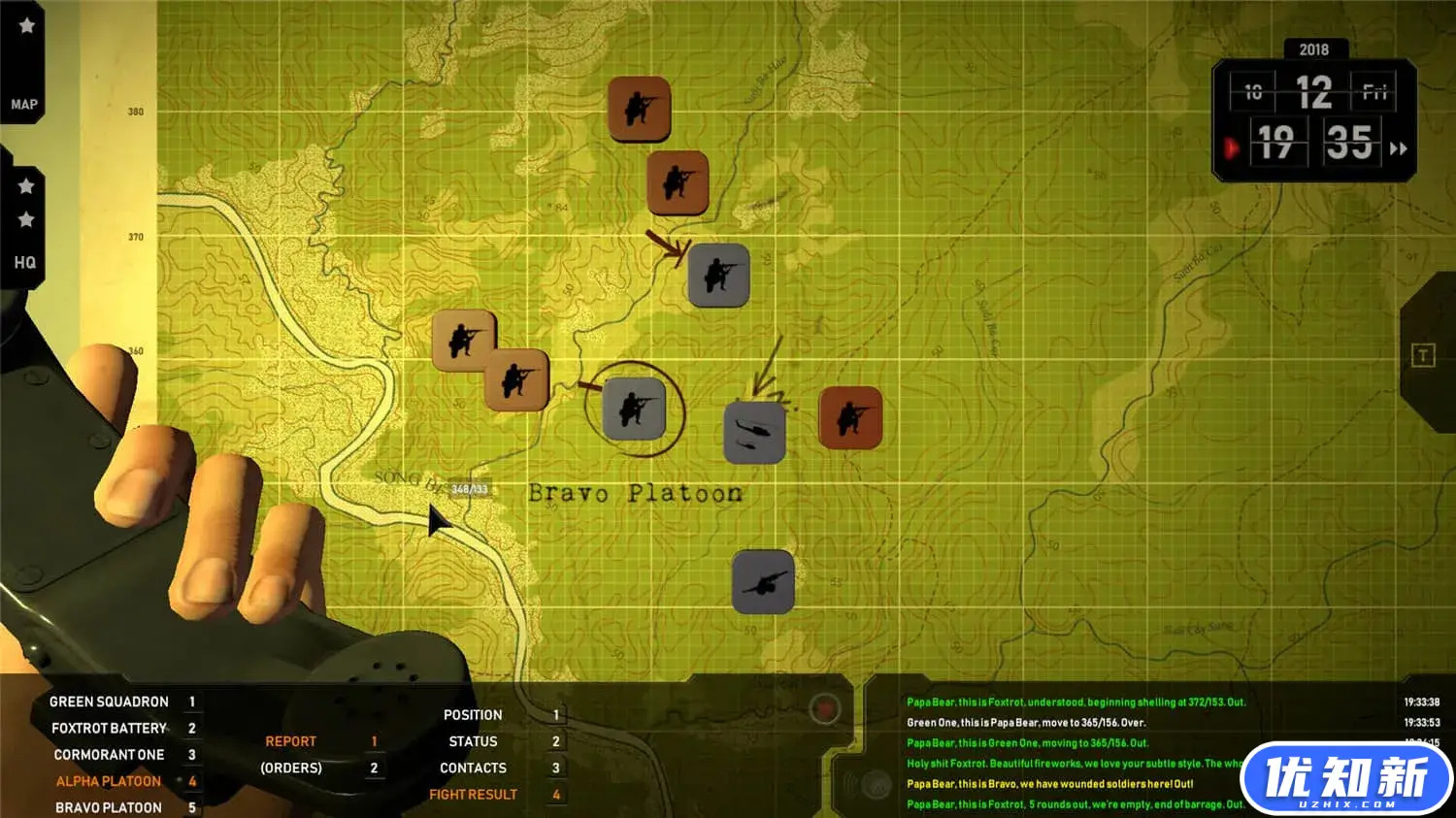The height and width of the screenshot is (818, 1456).
Task: Select Bravo Platoon in the unit list
Action: pos(109,807)
